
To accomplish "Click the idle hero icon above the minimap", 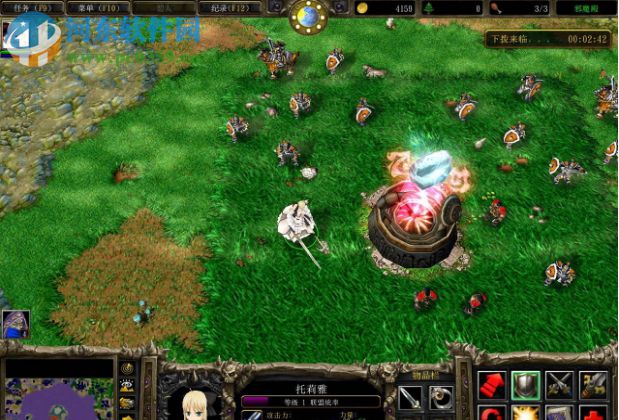I will 15,324.
